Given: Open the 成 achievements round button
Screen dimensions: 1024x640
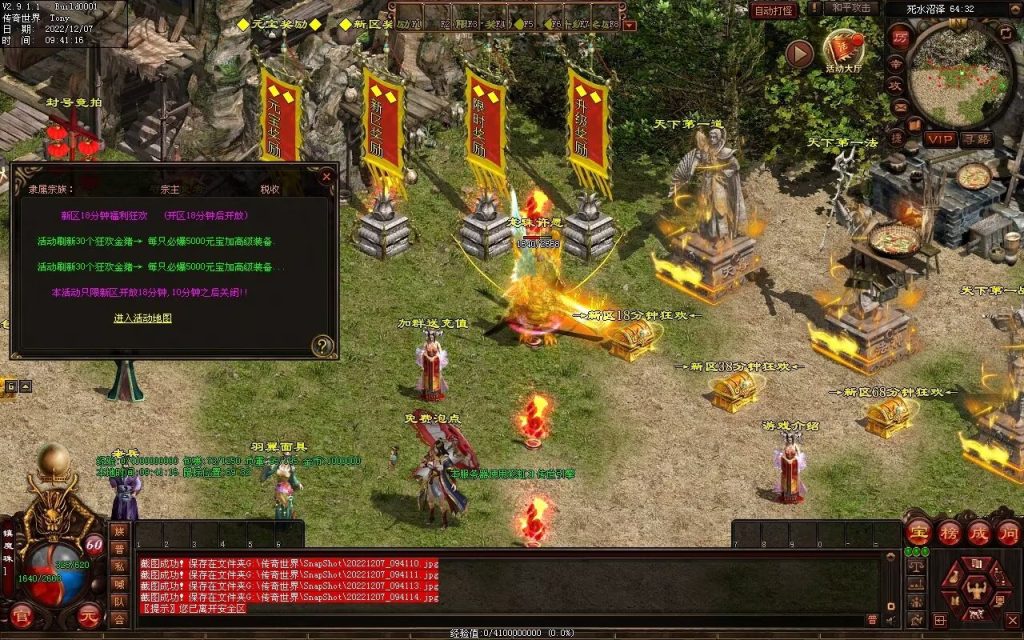Looking at the screenshot, I should click(978, 531).
